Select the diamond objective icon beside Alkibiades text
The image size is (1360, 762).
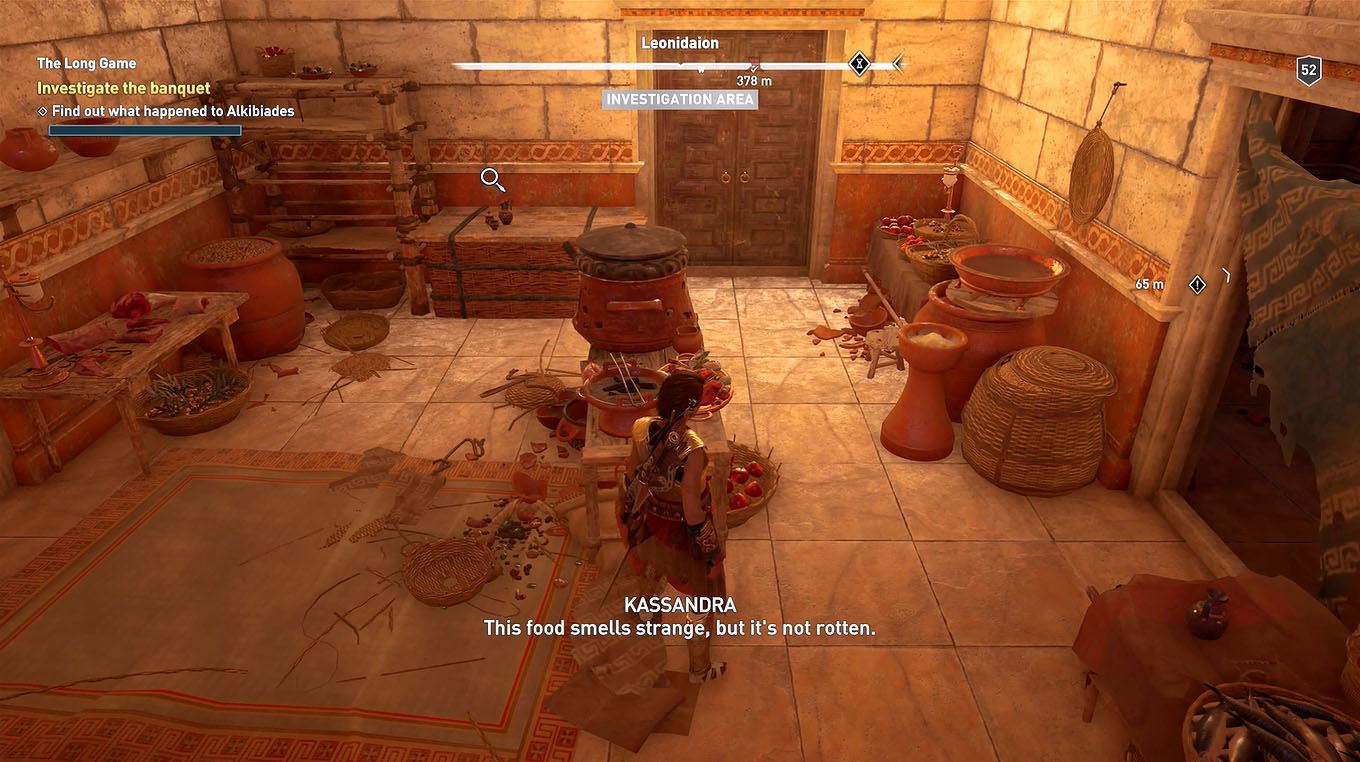(x=41, y=111)
